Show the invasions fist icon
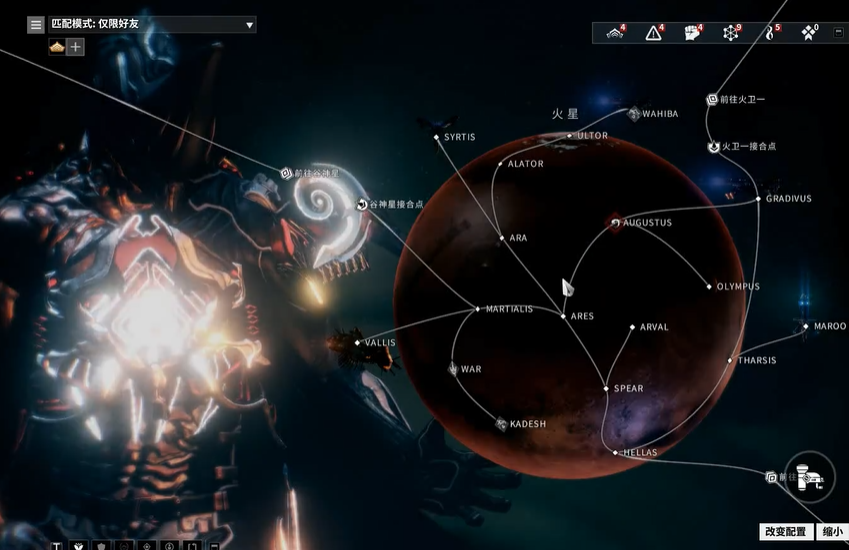The image size is (849, 550). click(x=692, y=33)
